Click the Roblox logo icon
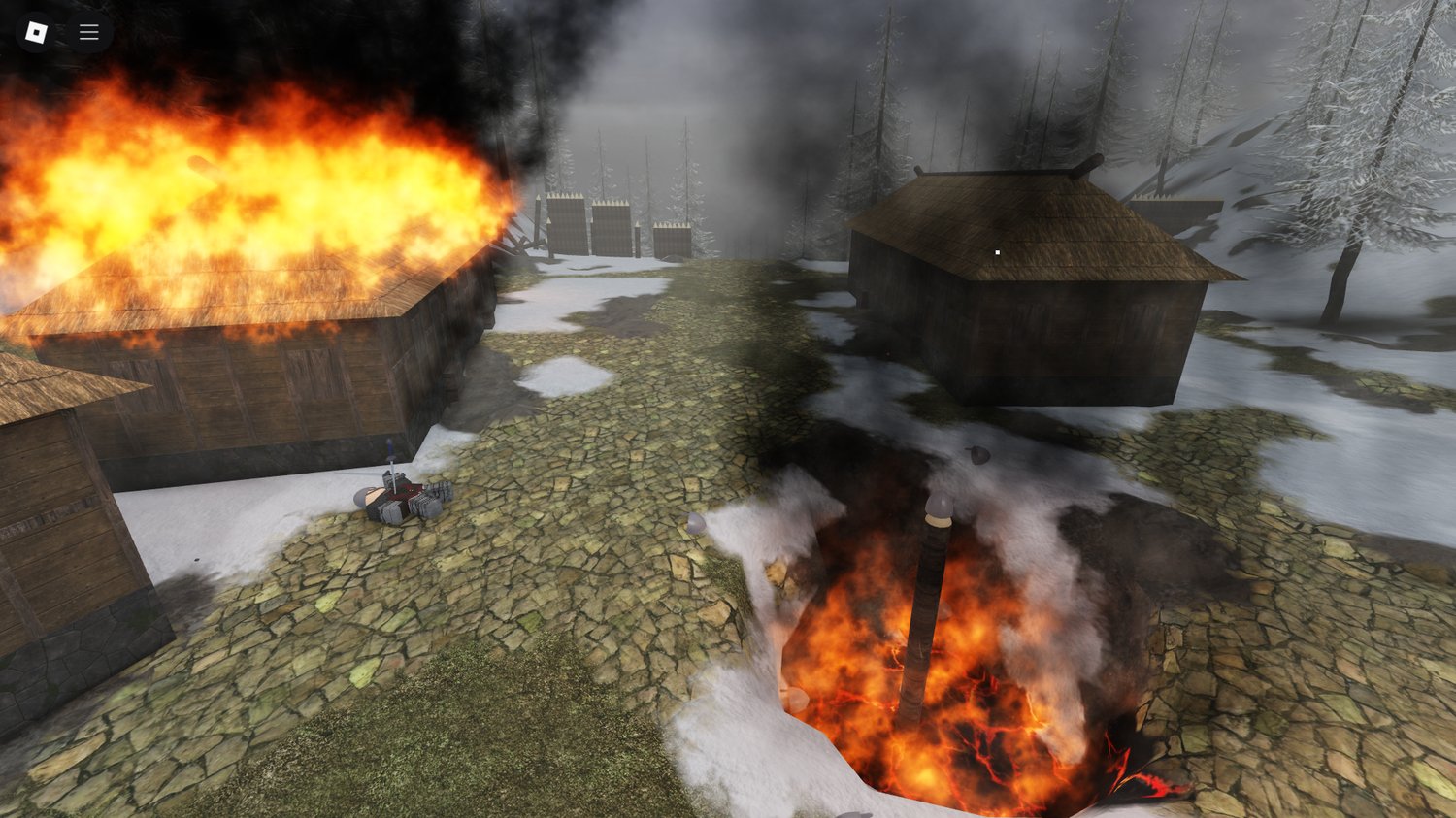 [x=37, y=31]
